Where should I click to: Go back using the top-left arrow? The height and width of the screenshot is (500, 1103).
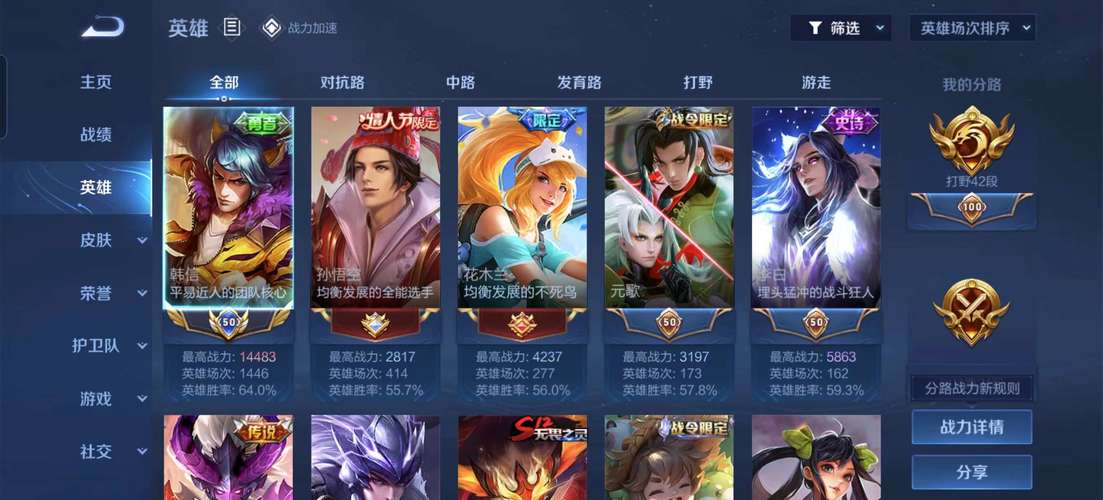[x=103, y=27]
